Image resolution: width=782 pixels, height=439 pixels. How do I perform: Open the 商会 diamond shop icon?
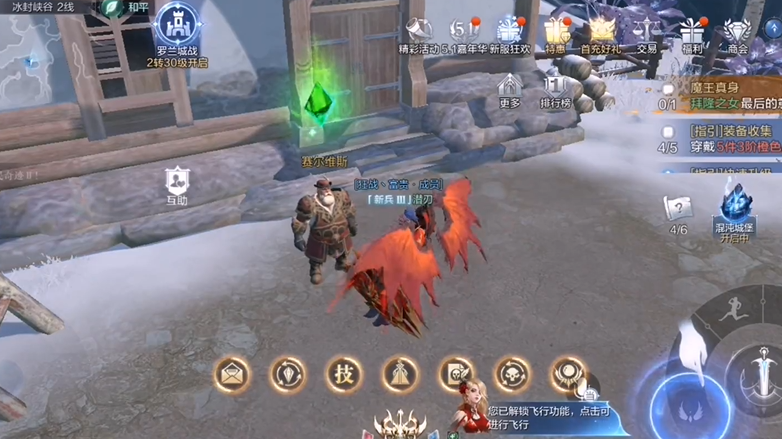click(x=738, y=32)
